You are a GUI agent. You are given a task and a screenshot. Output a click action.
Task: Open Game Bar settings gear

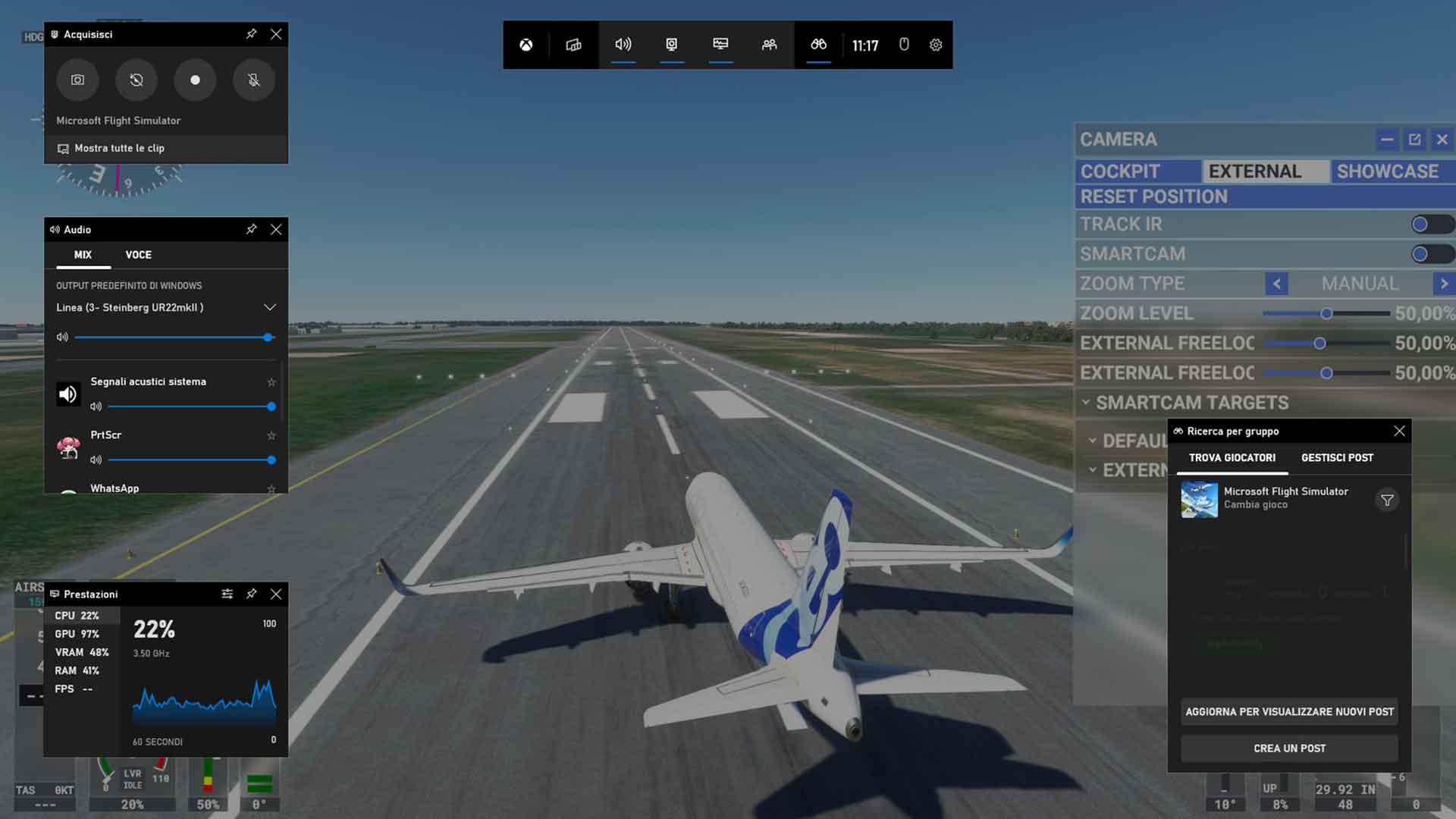tap(936, 45)
